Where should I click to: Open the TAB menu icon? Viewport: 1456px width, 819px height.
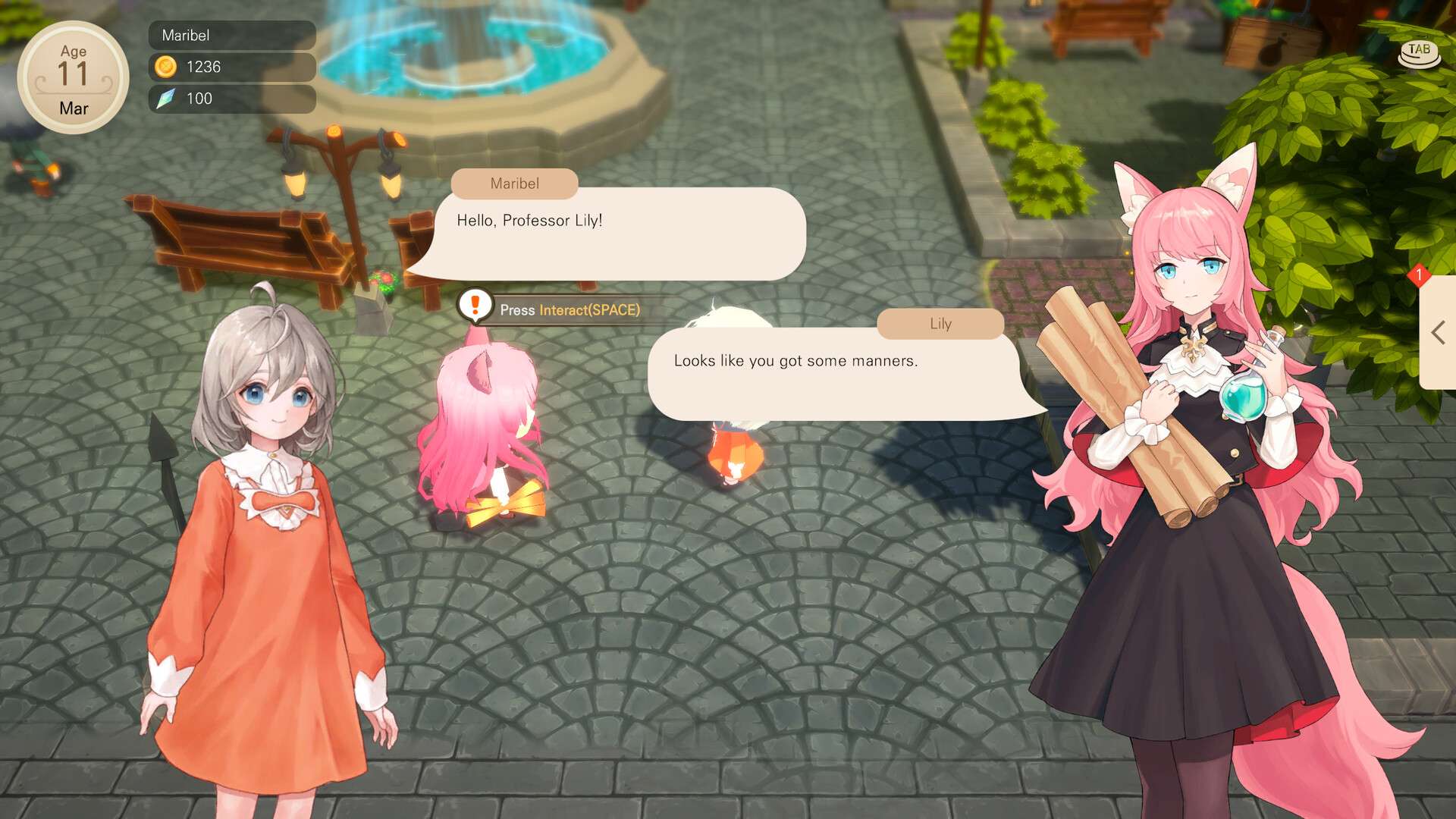(x=1419, y=53)
